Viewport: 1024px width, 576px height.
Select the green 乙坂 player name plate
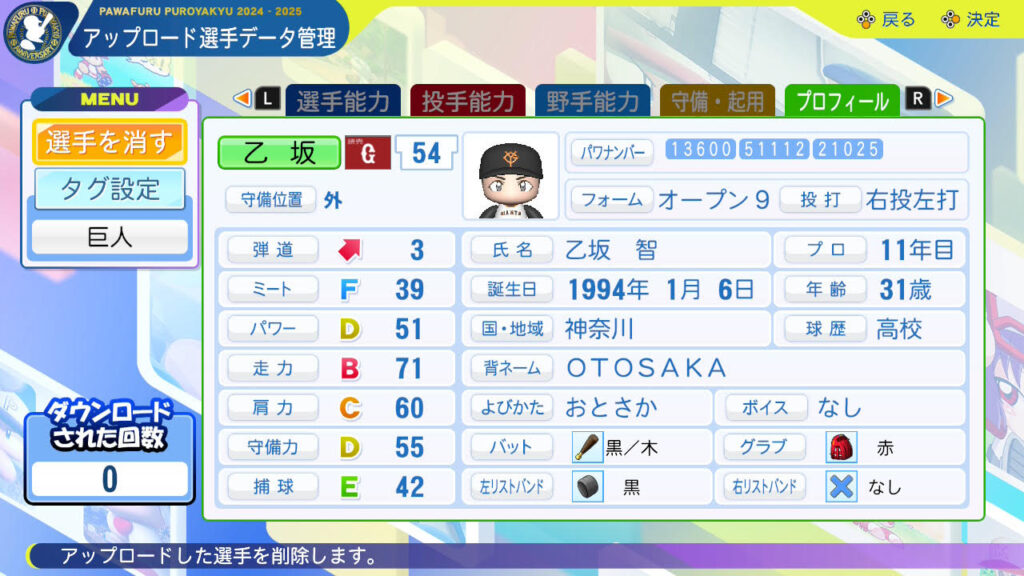coord(279,152)
